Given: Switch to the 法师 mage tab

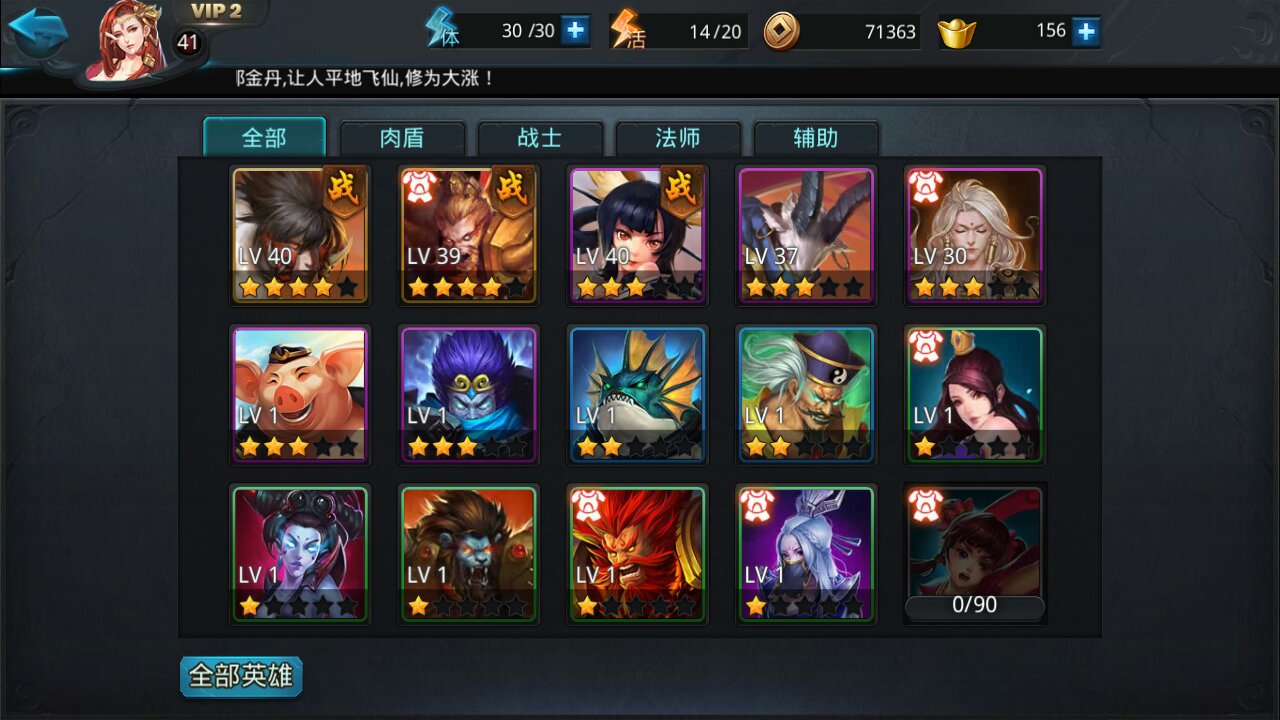Looking at the screenshot, I should pos(678,139).
